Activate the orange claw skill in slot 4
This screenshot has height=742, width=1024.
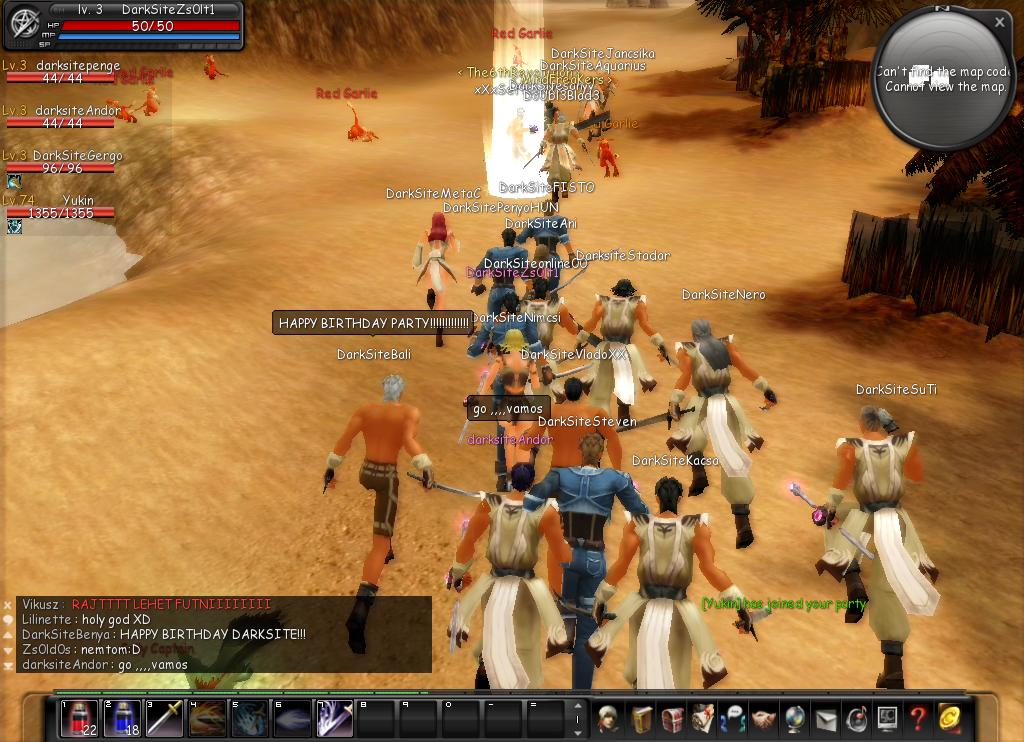coord(207,718)
